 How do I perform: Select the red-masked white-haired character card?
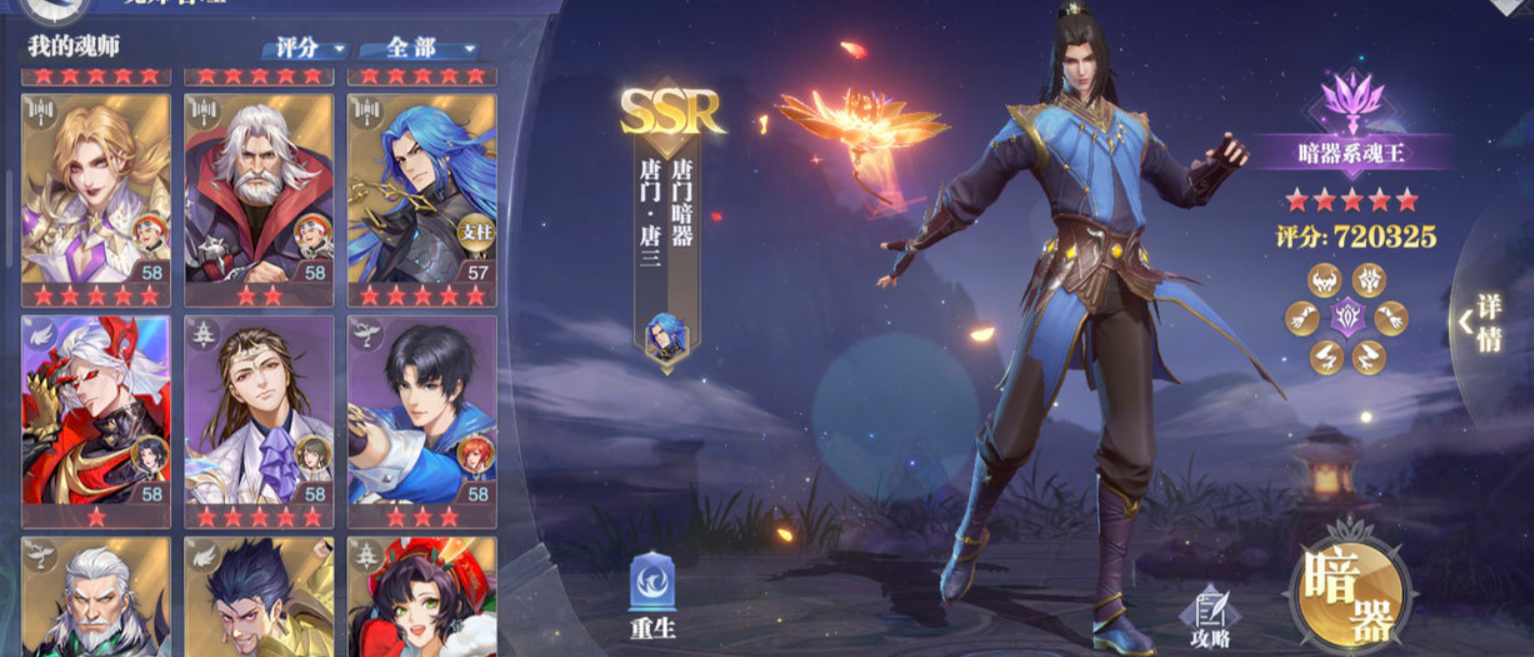click(96, 411)
